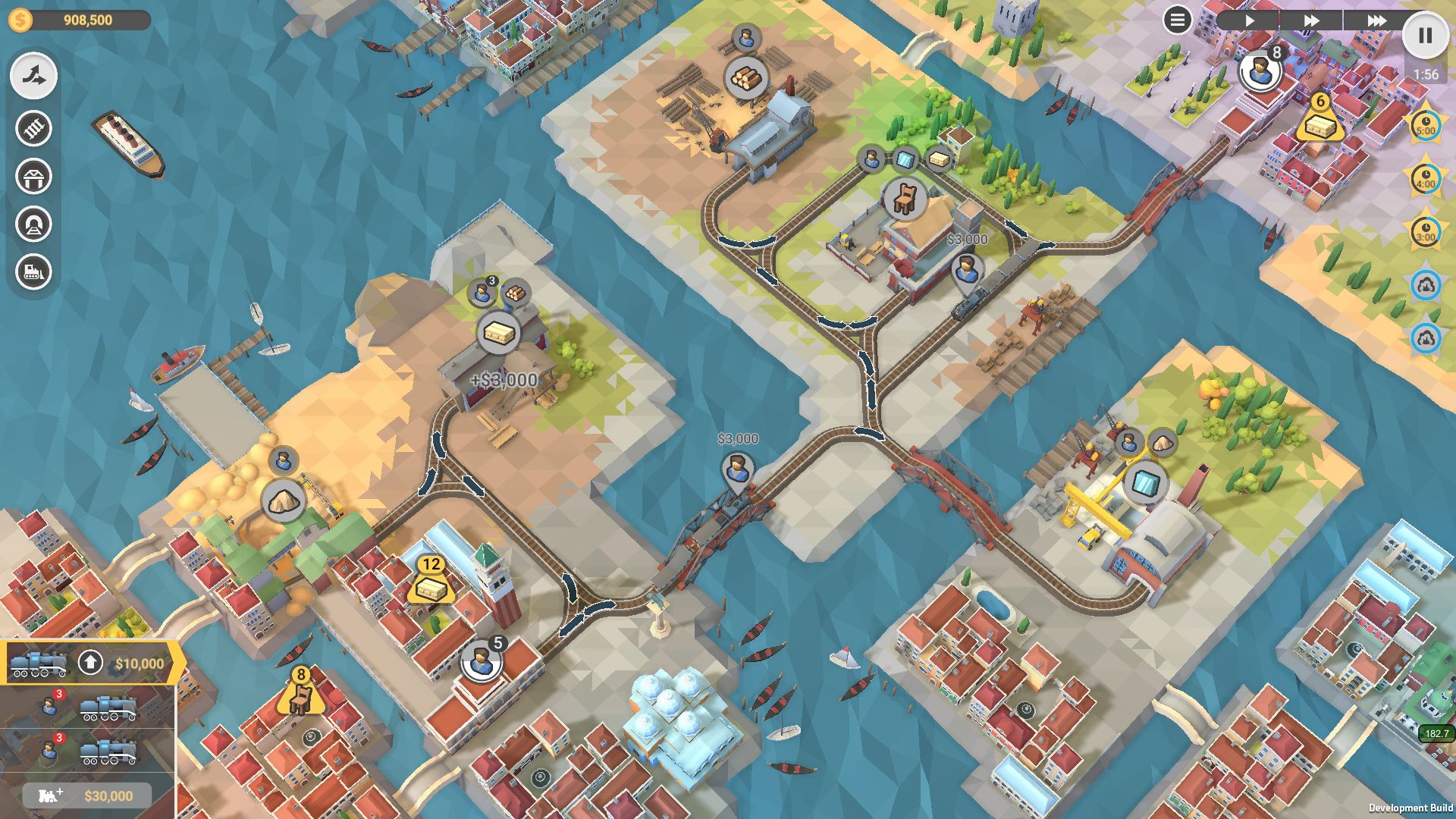
Task: Set game speed to triple fast-forward
Action: 1376,20
